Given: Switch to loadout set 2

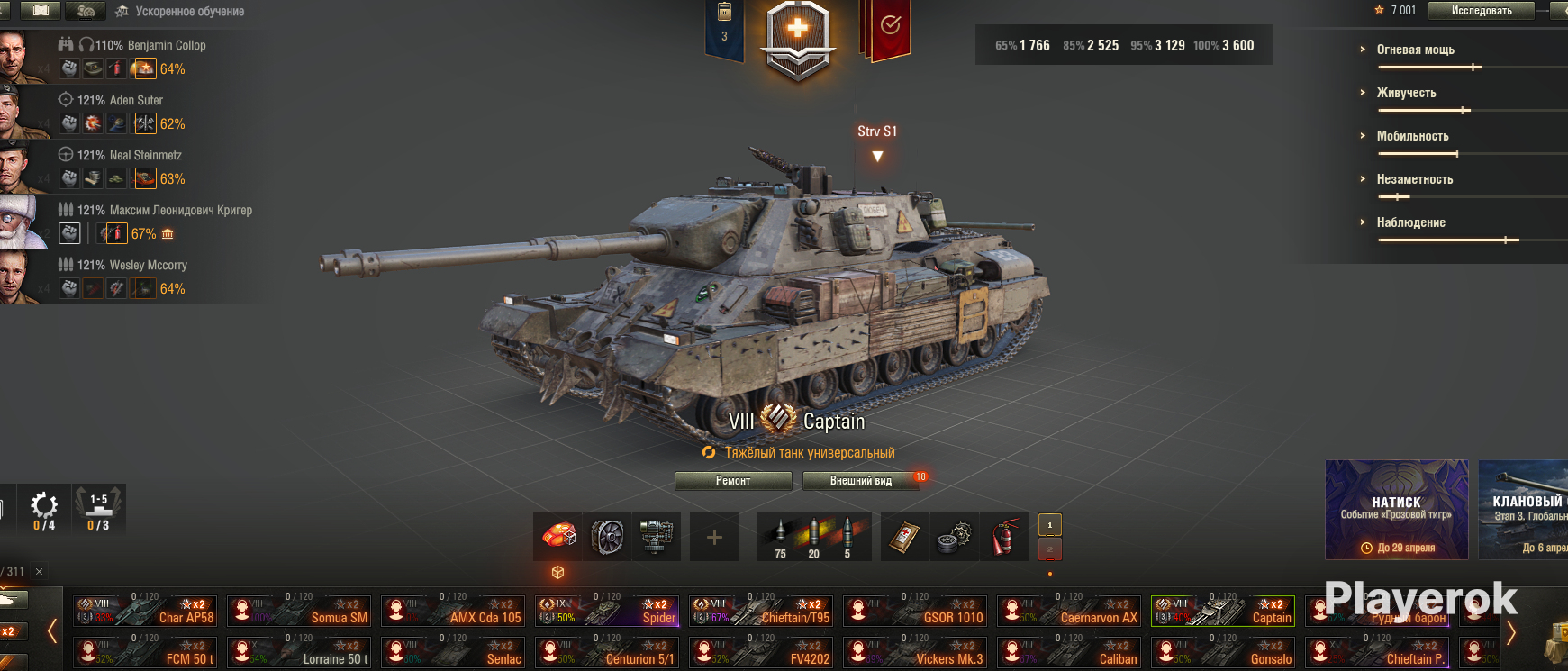Looking at the screenshot, I should click(1050, 549).
